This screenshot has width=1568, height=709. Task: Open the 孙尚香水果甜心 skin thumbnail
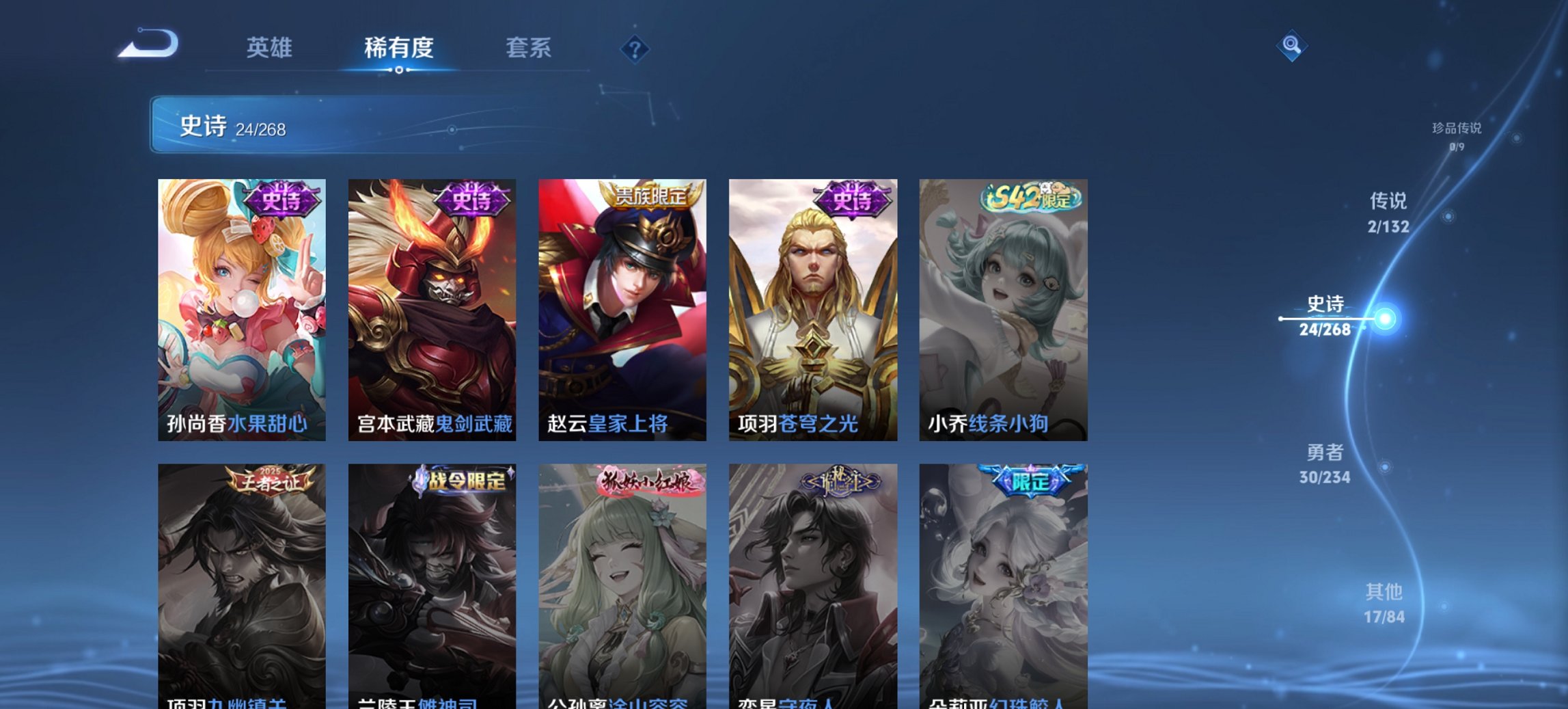[x=242, y=308]
